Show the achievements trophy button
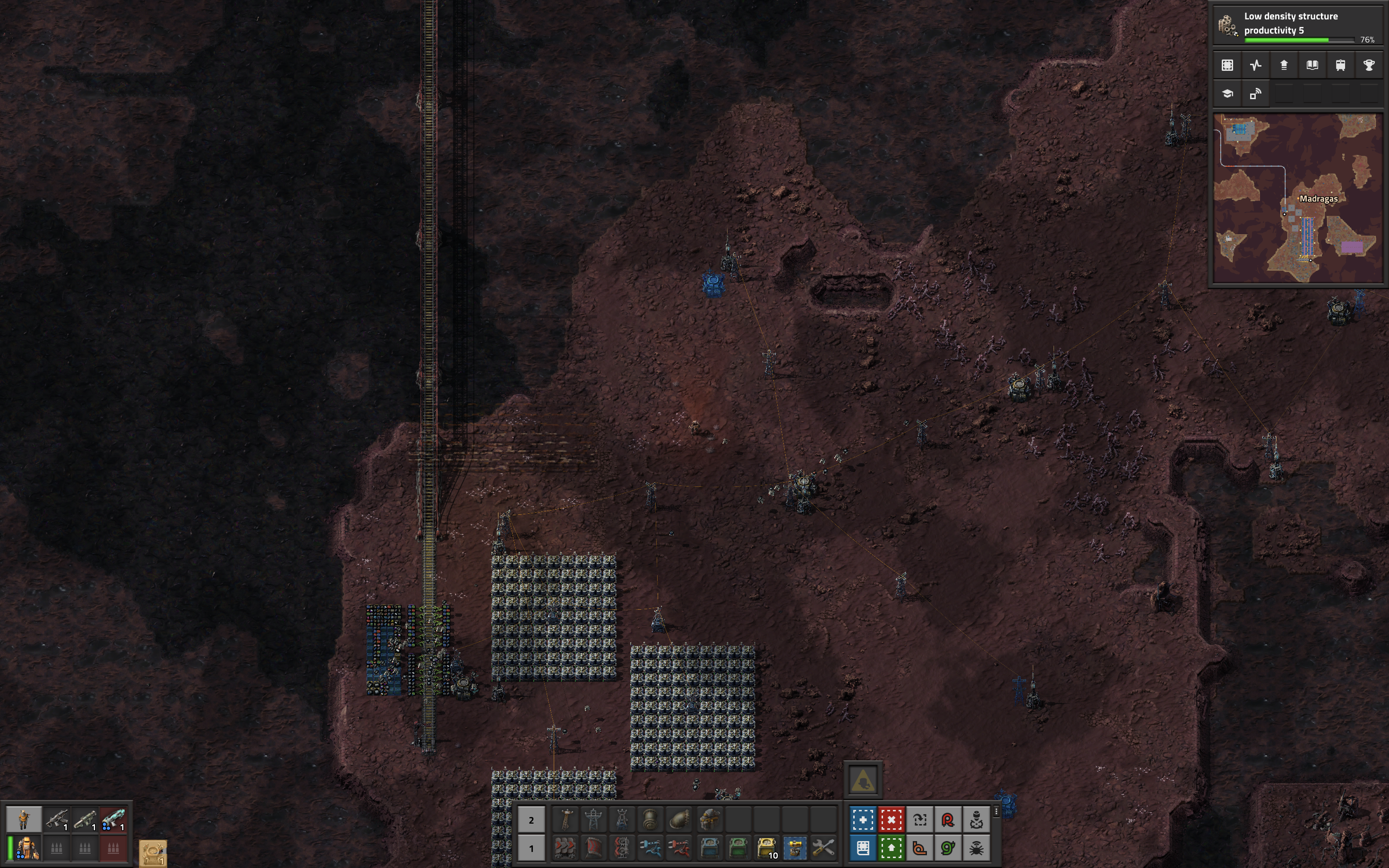Screen dimensions: 1389x868 point(1368,66)
